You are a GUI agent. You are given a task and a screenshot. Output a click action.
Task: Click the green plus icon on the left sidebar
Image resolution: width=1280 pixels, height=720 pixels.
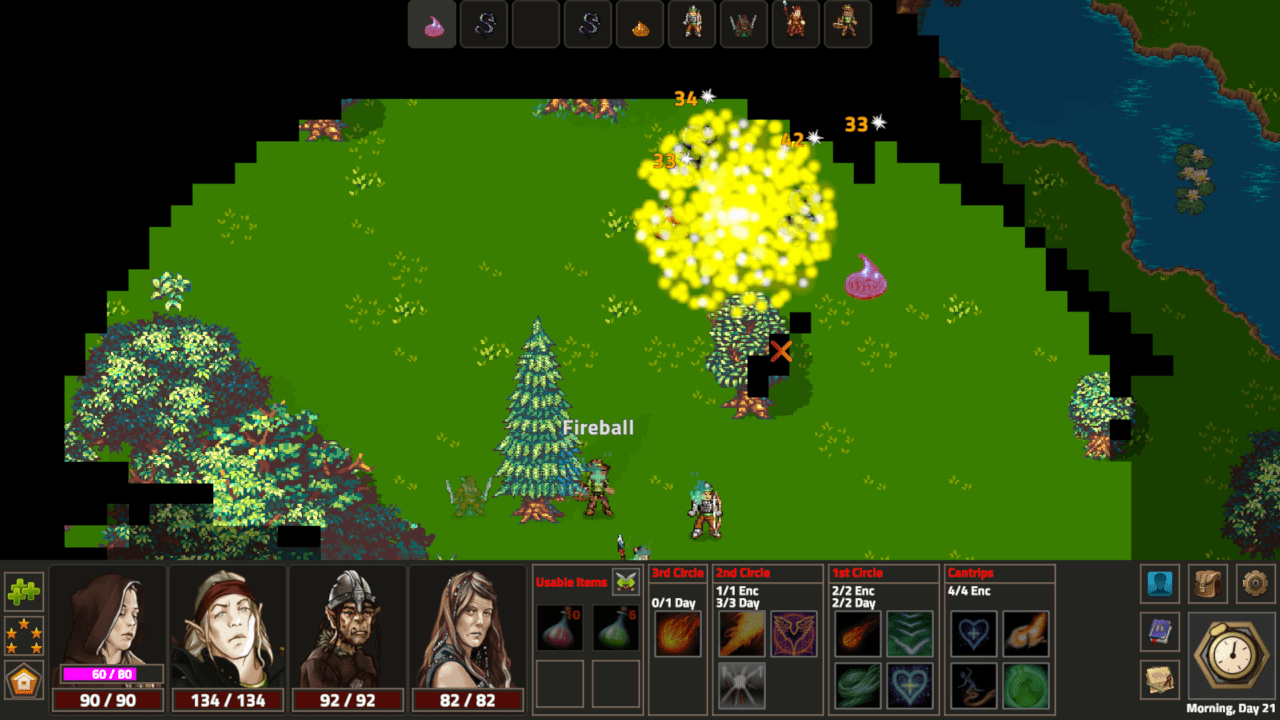(23, 591)
